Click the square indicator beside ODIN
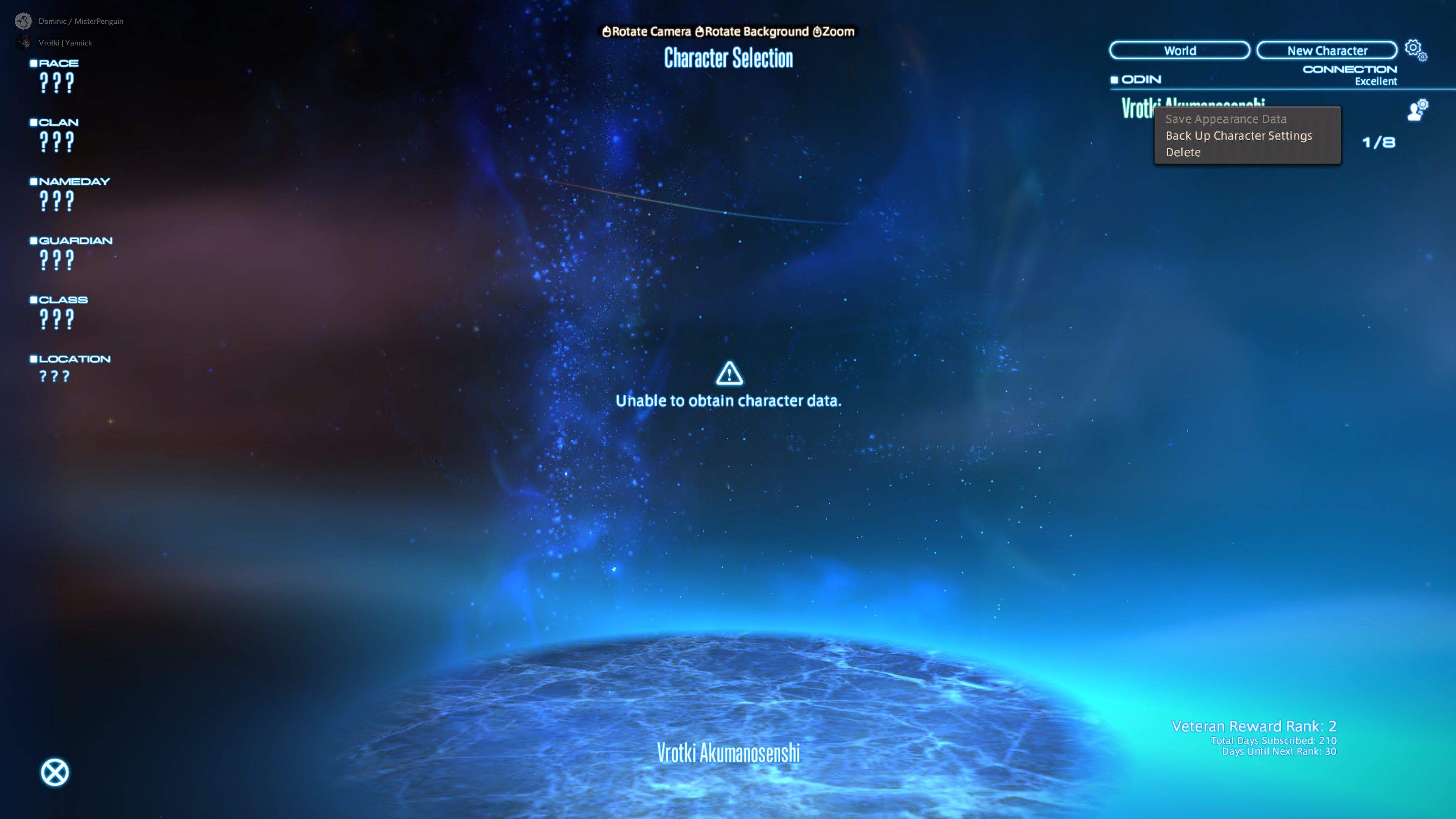Image resolution: width=1456 pixels, height=819 pixels. pos(1114,80)
